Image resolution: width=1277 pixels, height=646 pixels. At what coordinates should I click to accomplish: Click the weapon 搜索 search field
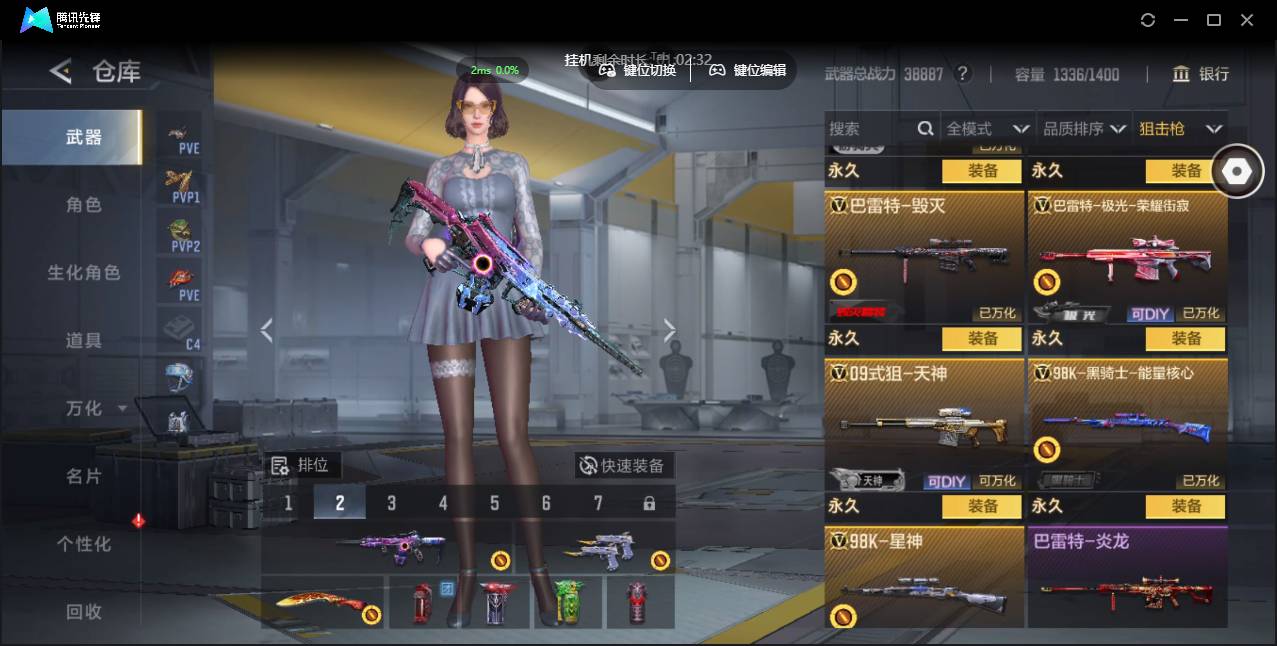click(870, 129)
